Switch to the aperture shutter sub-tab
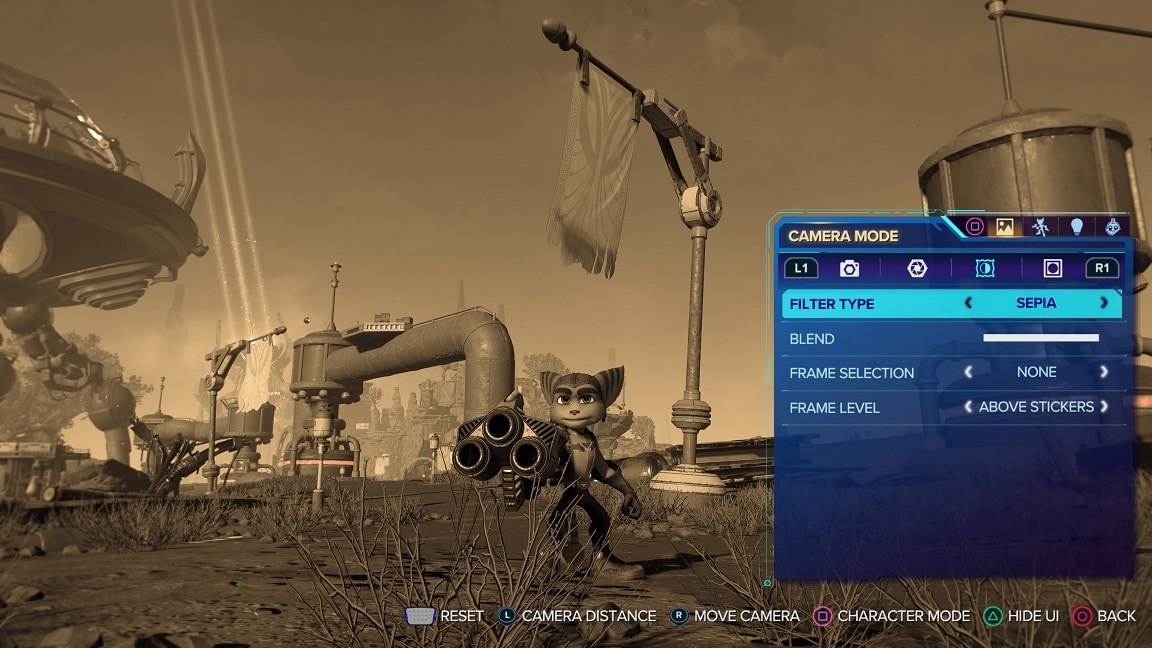The height and width of the screenshot is (648, 1152). (x=917, y=268)
